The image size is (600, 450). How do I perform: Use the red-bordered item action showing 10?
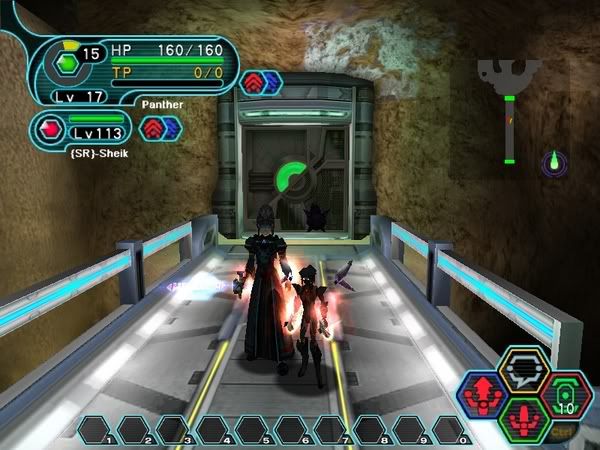(567, 397)
